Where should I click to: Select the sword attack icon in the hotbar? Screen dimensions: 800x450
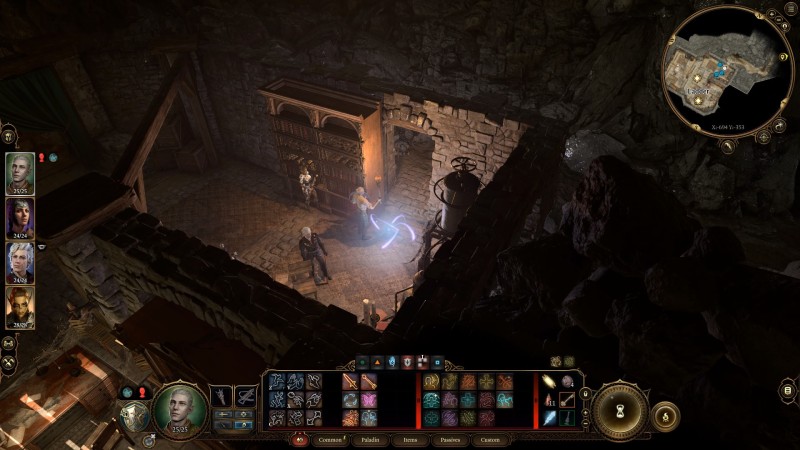point(351,381)
